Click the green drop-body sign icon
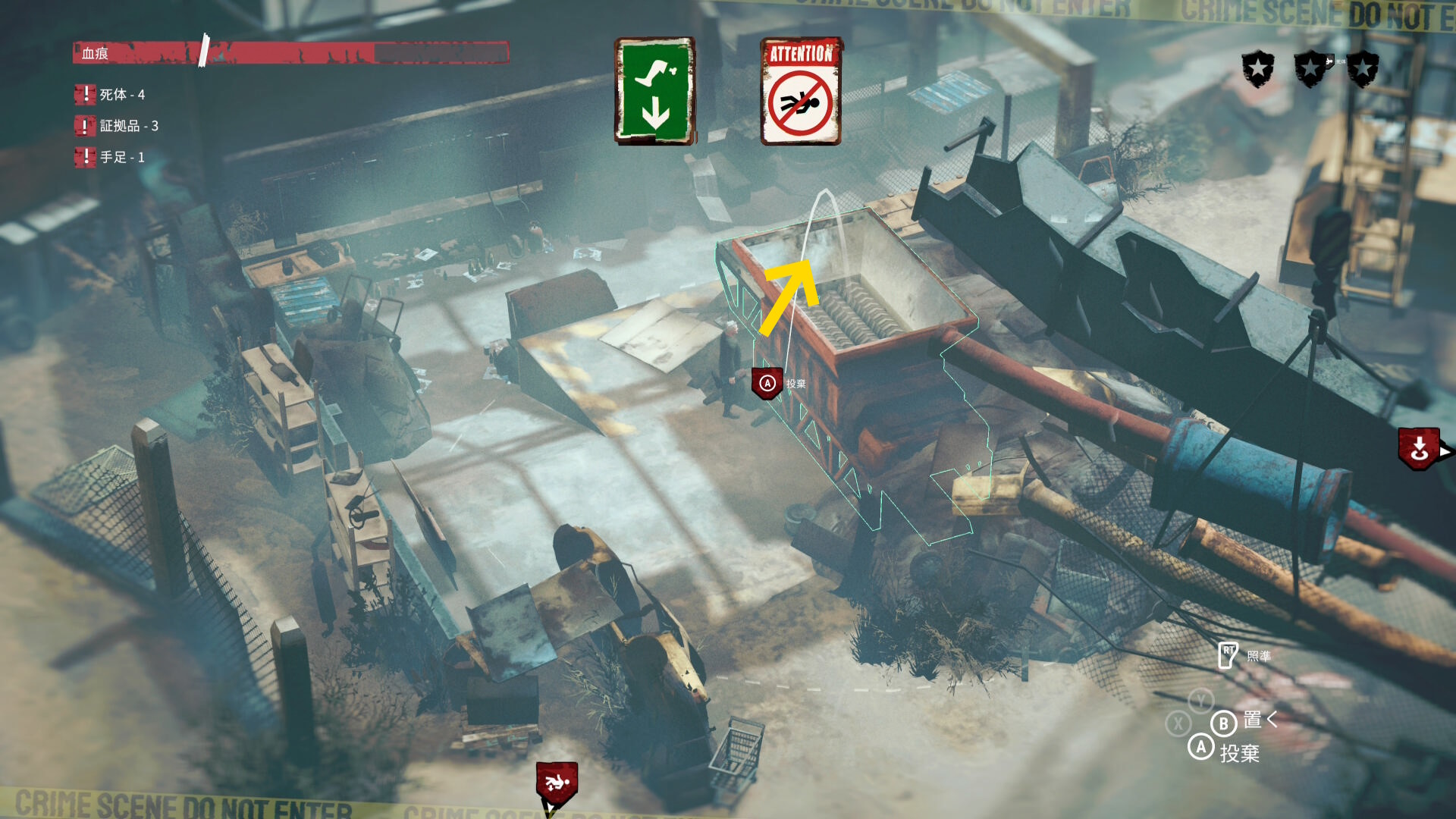This screenshot has width=1456, height=819. point(654,91)
